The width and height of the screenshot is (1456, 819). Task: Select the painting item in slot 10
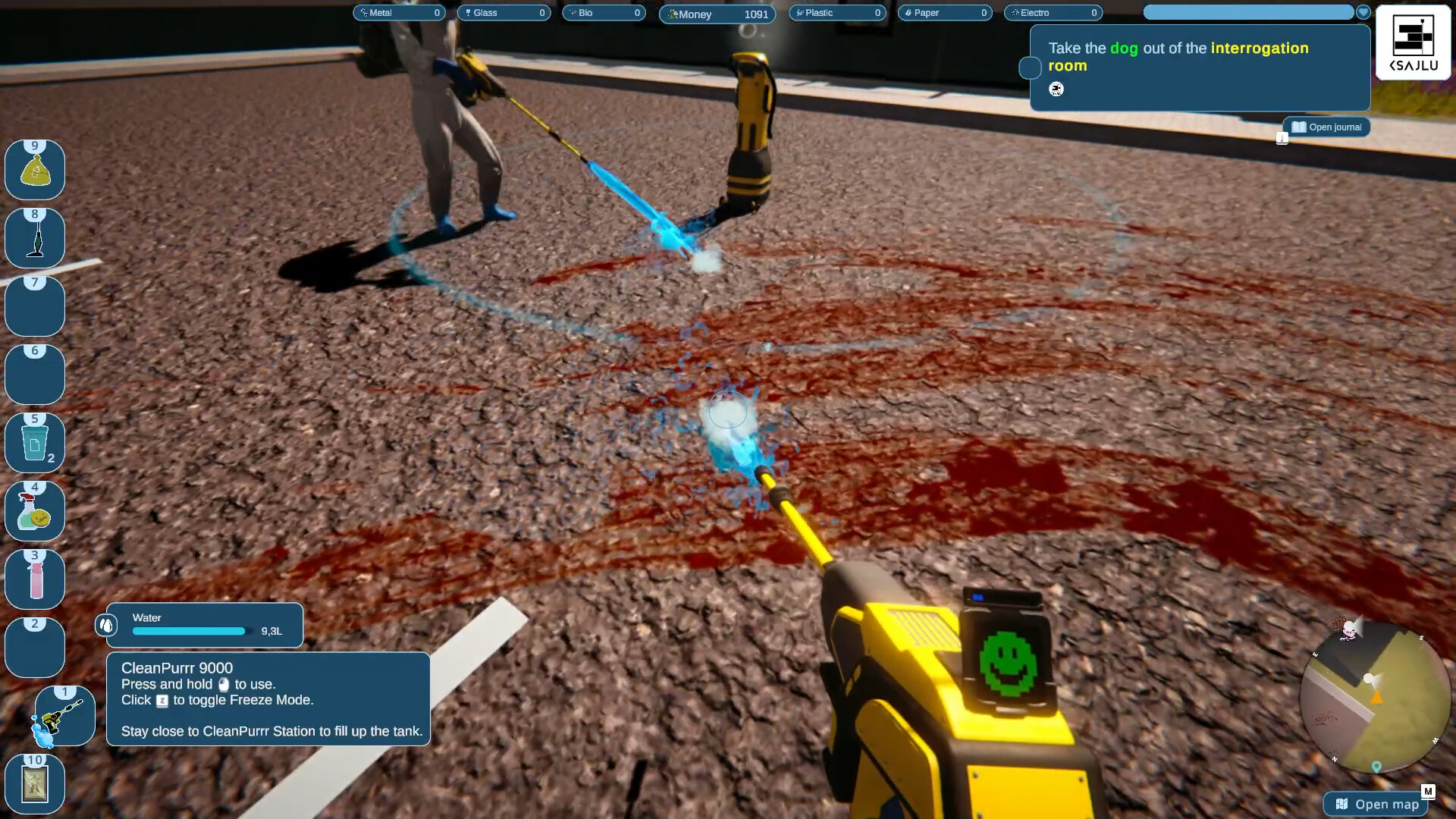point(34,783)
